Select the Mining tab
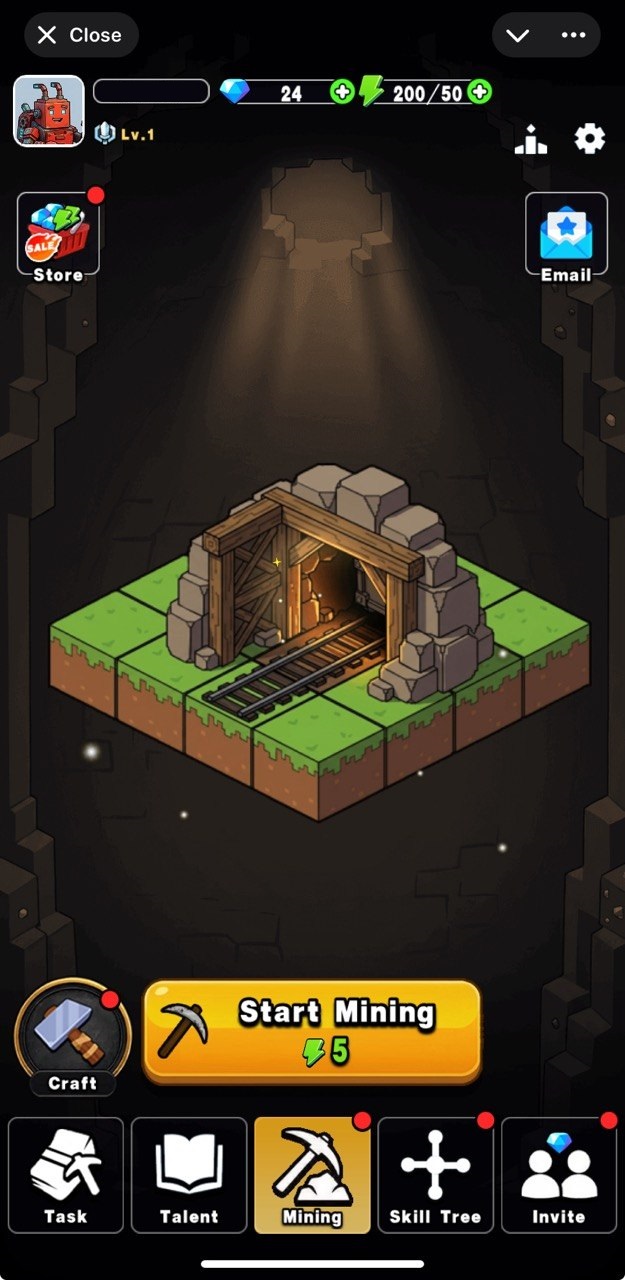The height and width of the screenshot is (1280, 625). 312,1175
